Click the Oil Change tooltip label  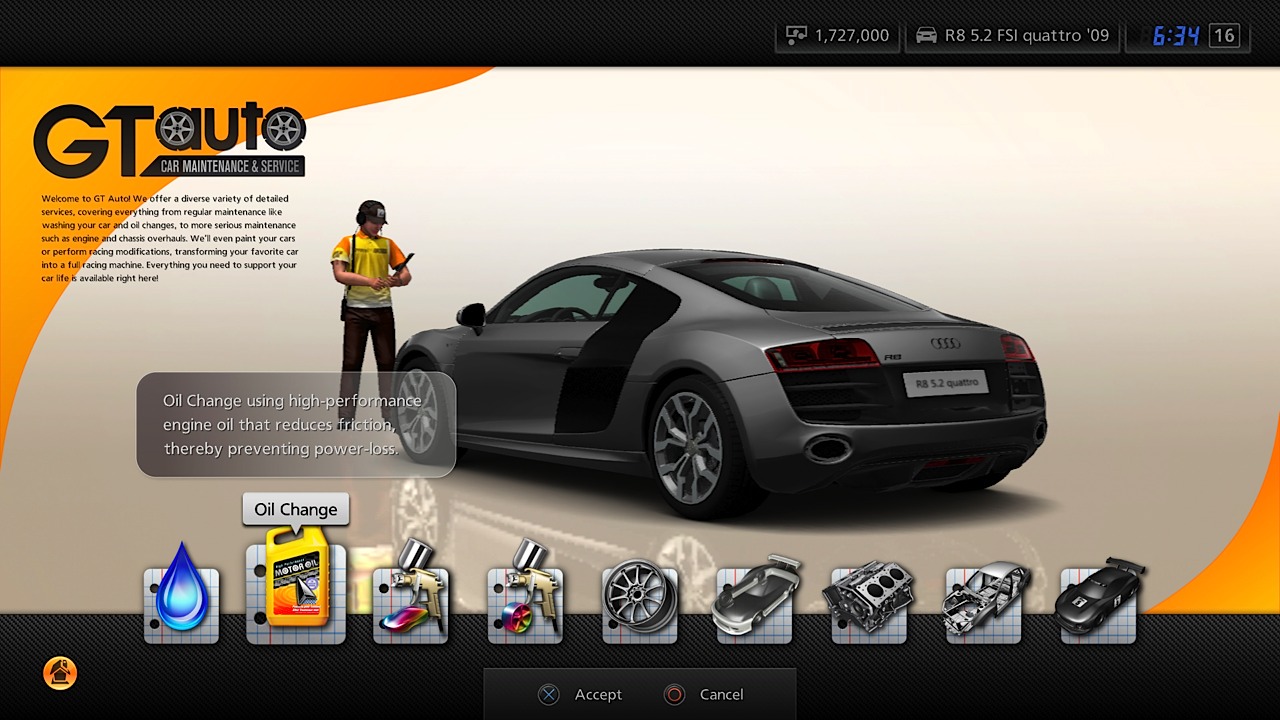click(x=295, y=509)
